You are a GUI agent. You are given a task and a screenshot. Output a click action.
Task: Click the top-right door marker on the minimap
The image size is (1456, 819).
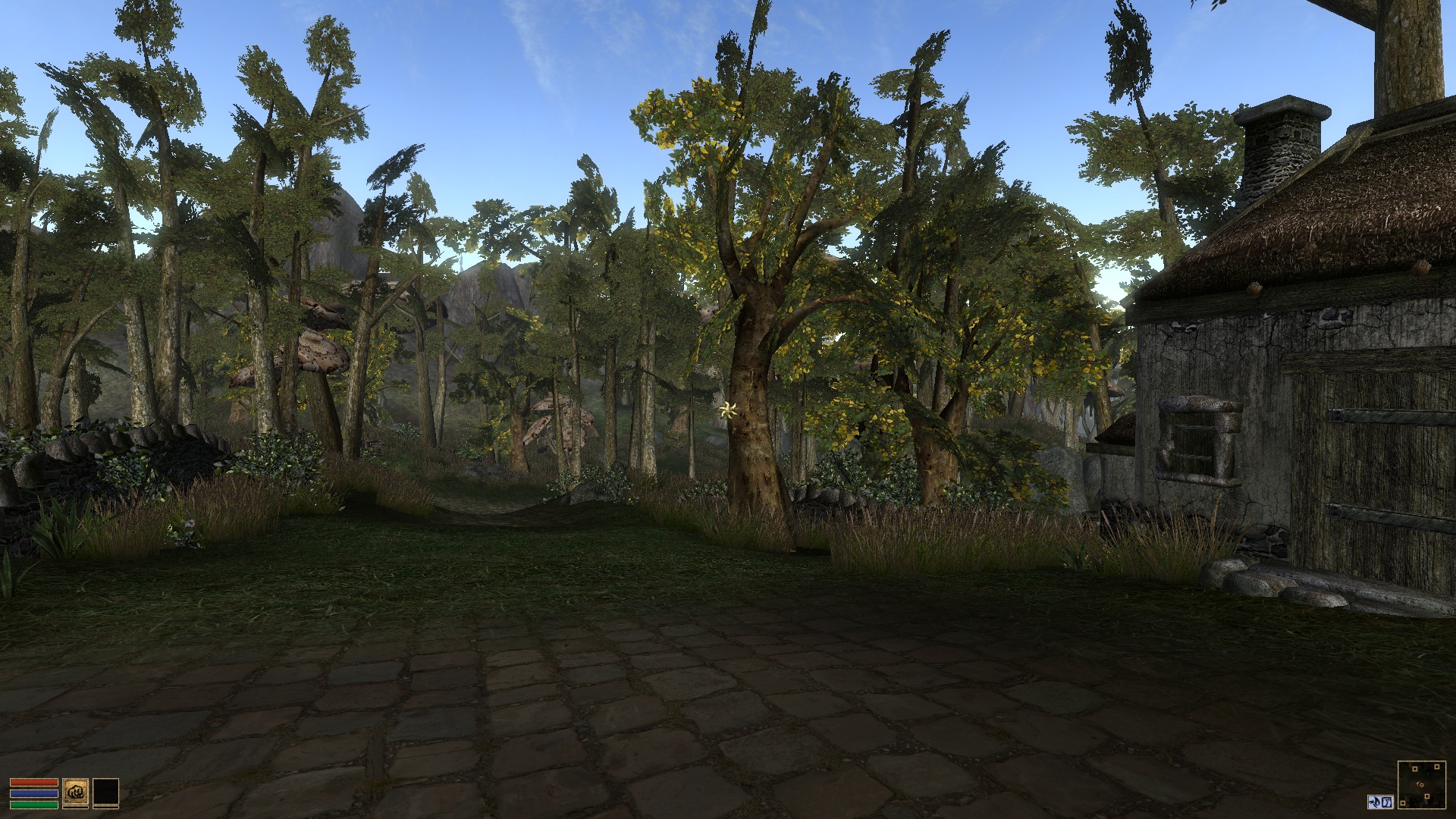[x=1438, y=767]
